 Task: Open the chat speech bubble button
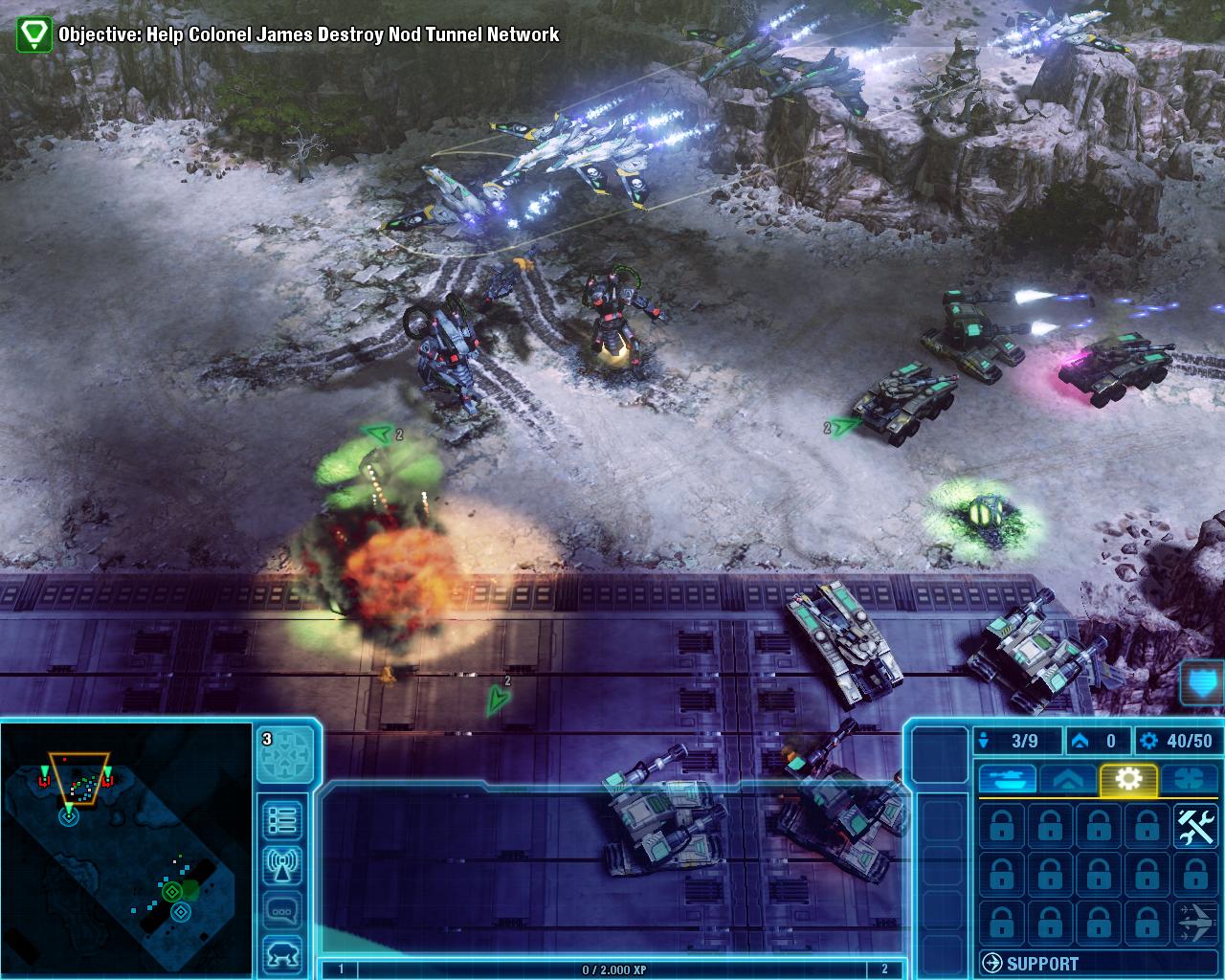(x=283, y=911)
